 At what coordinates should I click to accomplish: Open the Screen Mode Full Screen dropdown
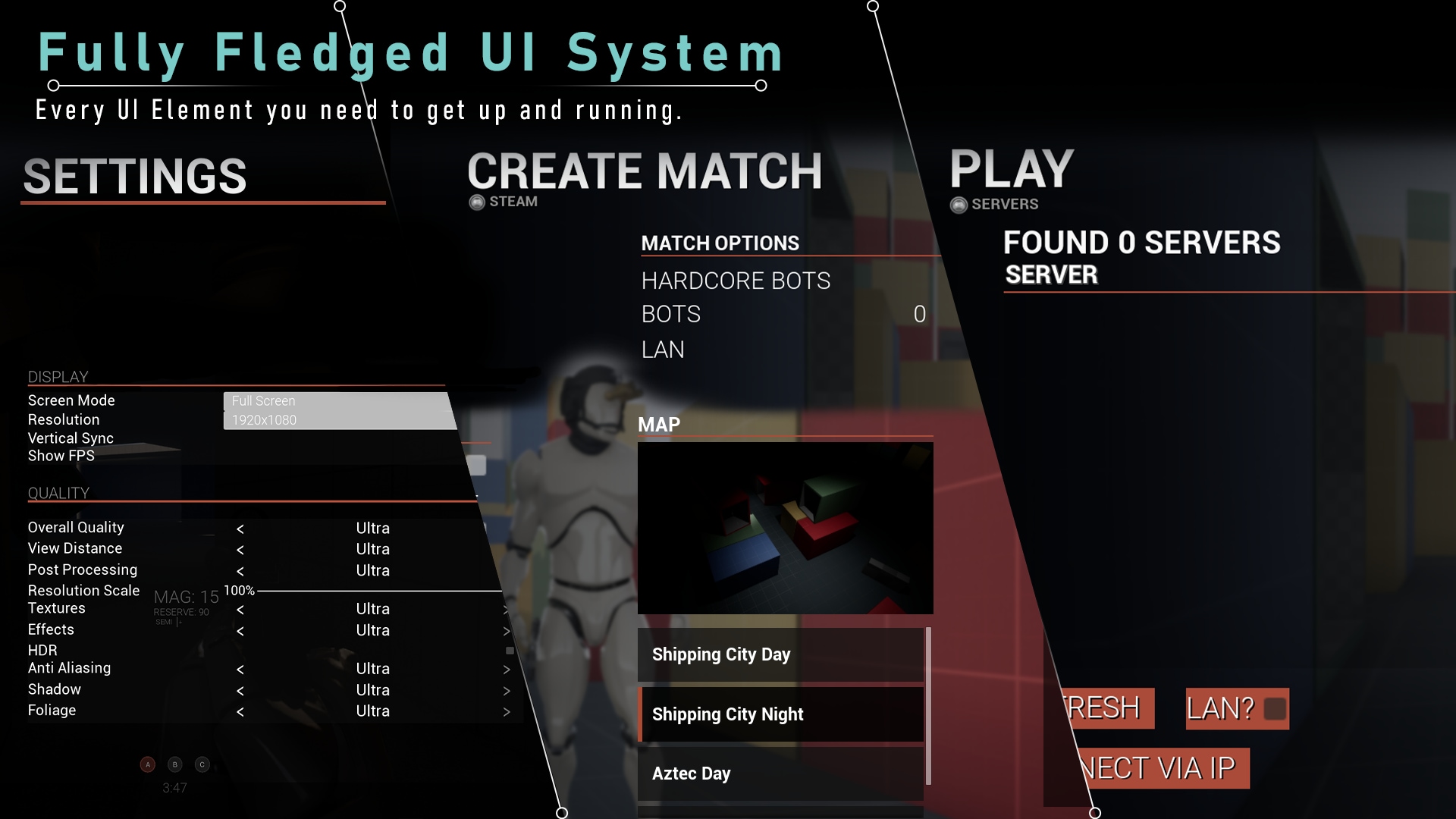point(339,400)
